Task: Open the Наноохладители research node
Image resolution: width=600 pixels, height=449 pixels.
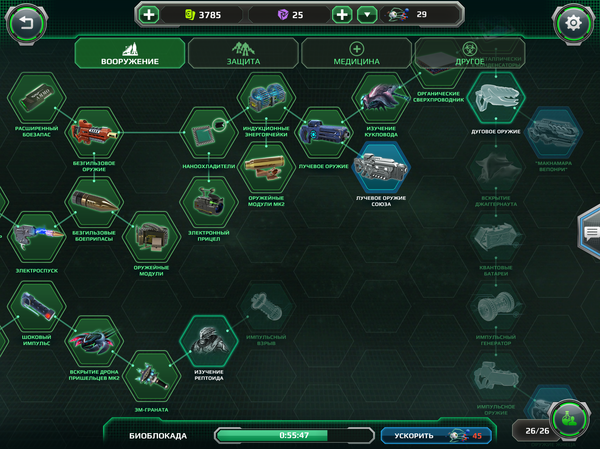Action: (x=208, y=131)
